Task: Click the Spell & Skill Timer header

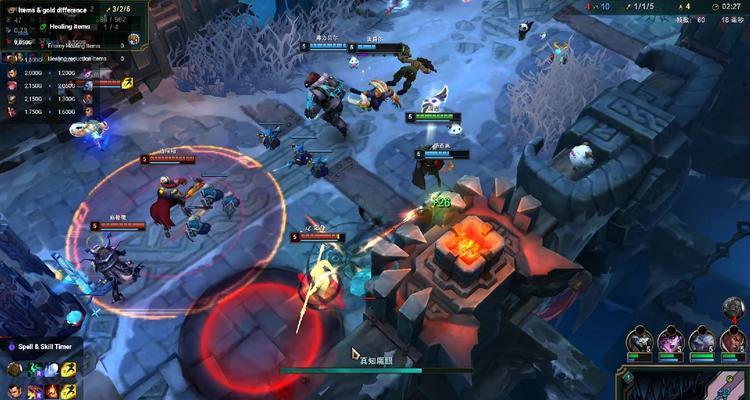Action: click(45, 346)
